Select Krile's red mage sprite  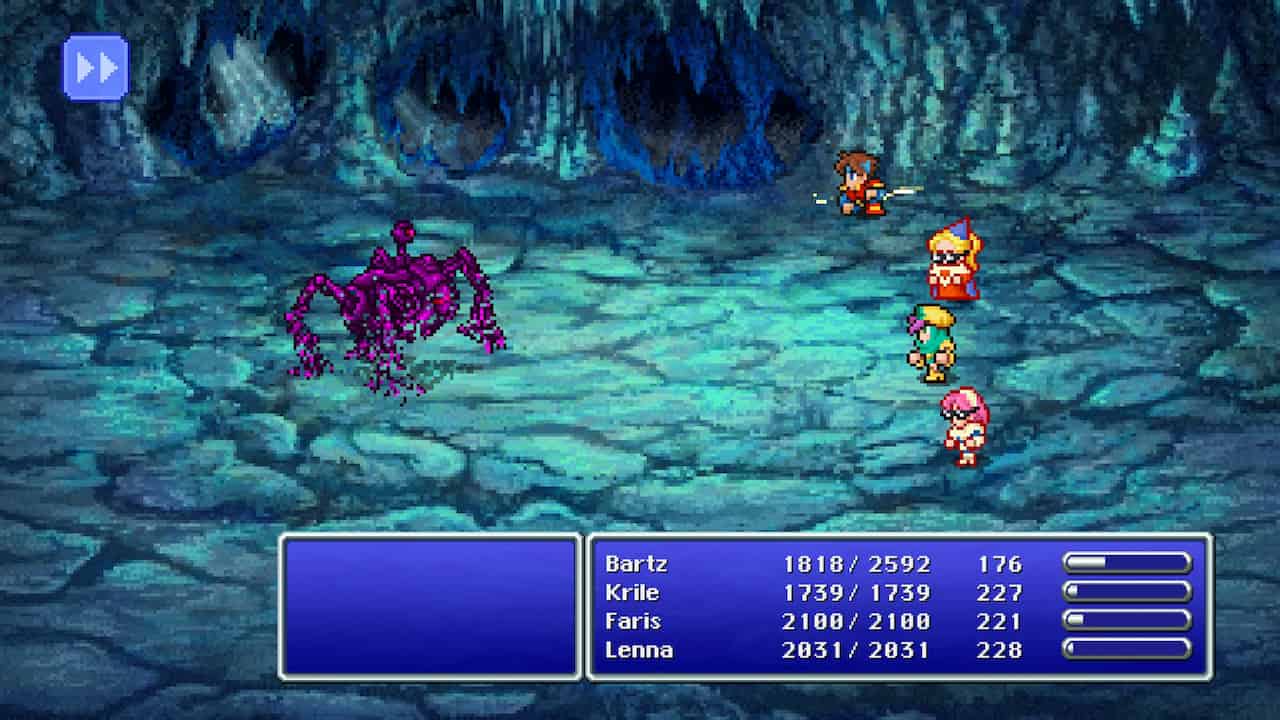(950, 260)
